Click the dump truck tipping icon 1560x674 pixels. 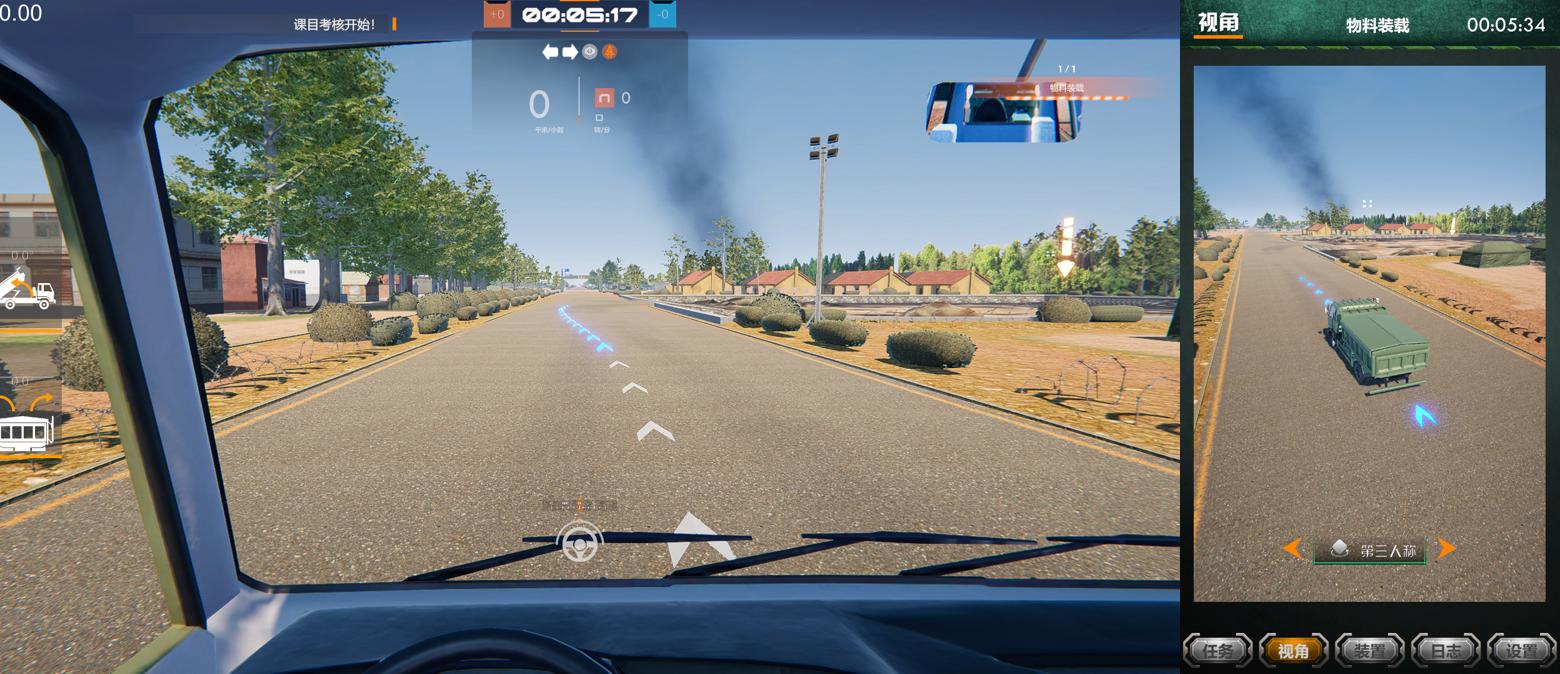pyautogui.click(x=27, y=289)
